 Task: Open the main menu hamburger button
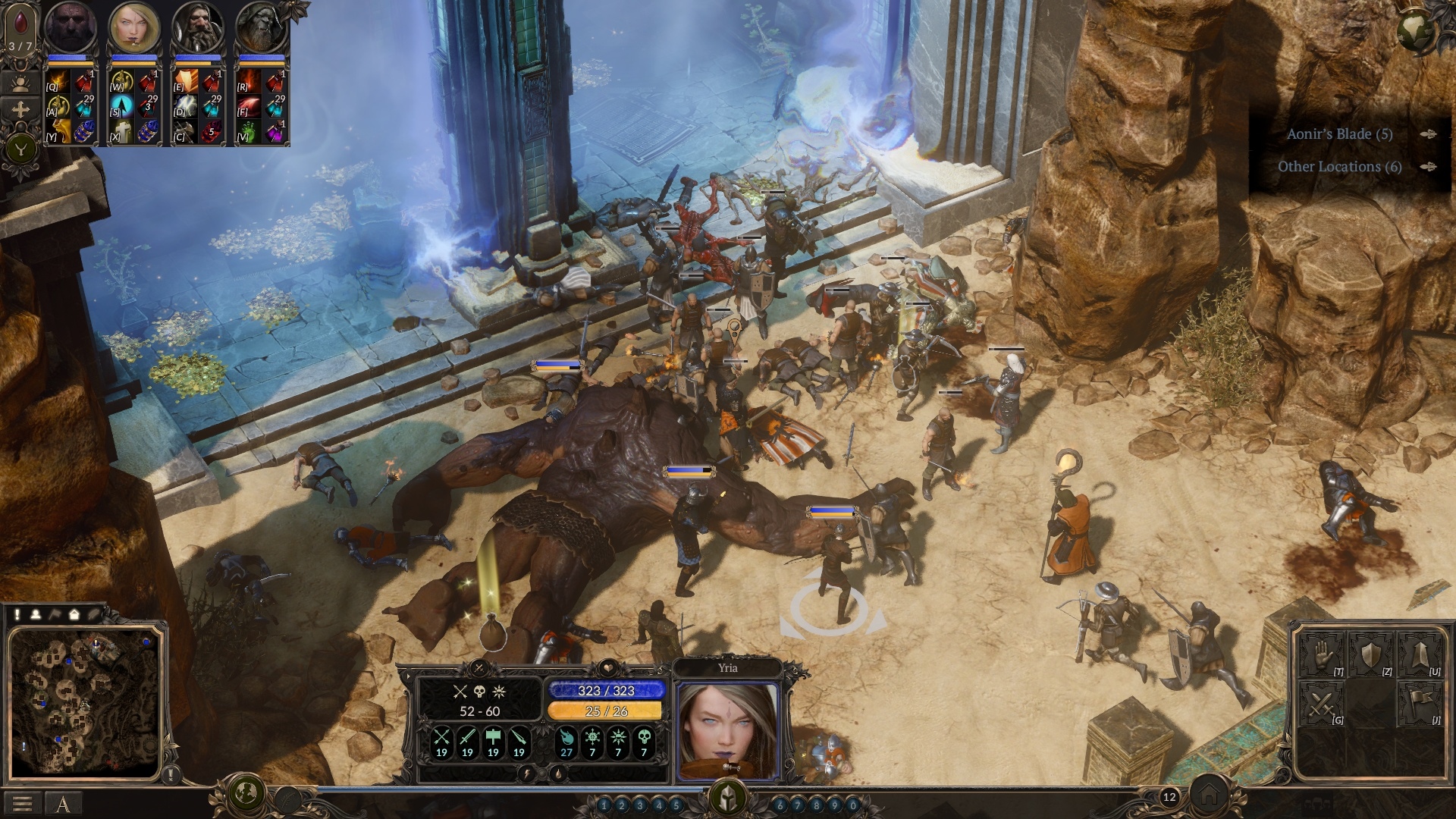(22, 804)
